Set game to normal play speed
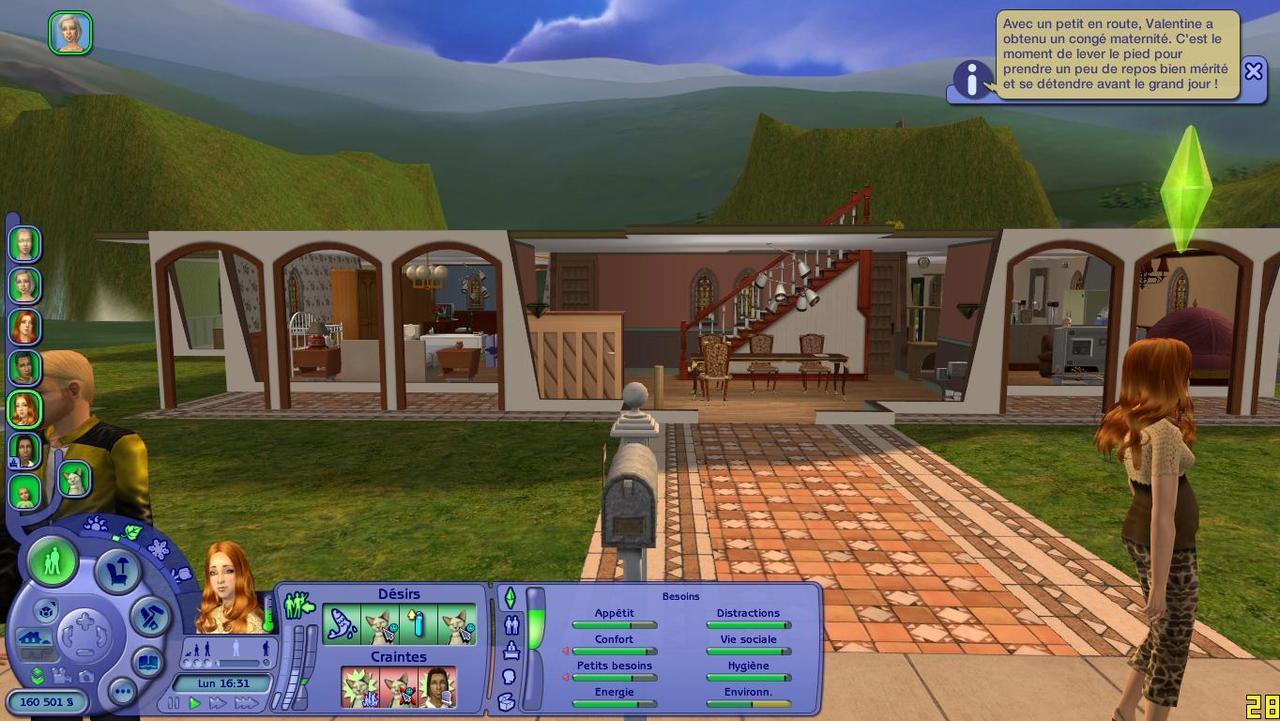1280x721 pixels. (195, 704)
